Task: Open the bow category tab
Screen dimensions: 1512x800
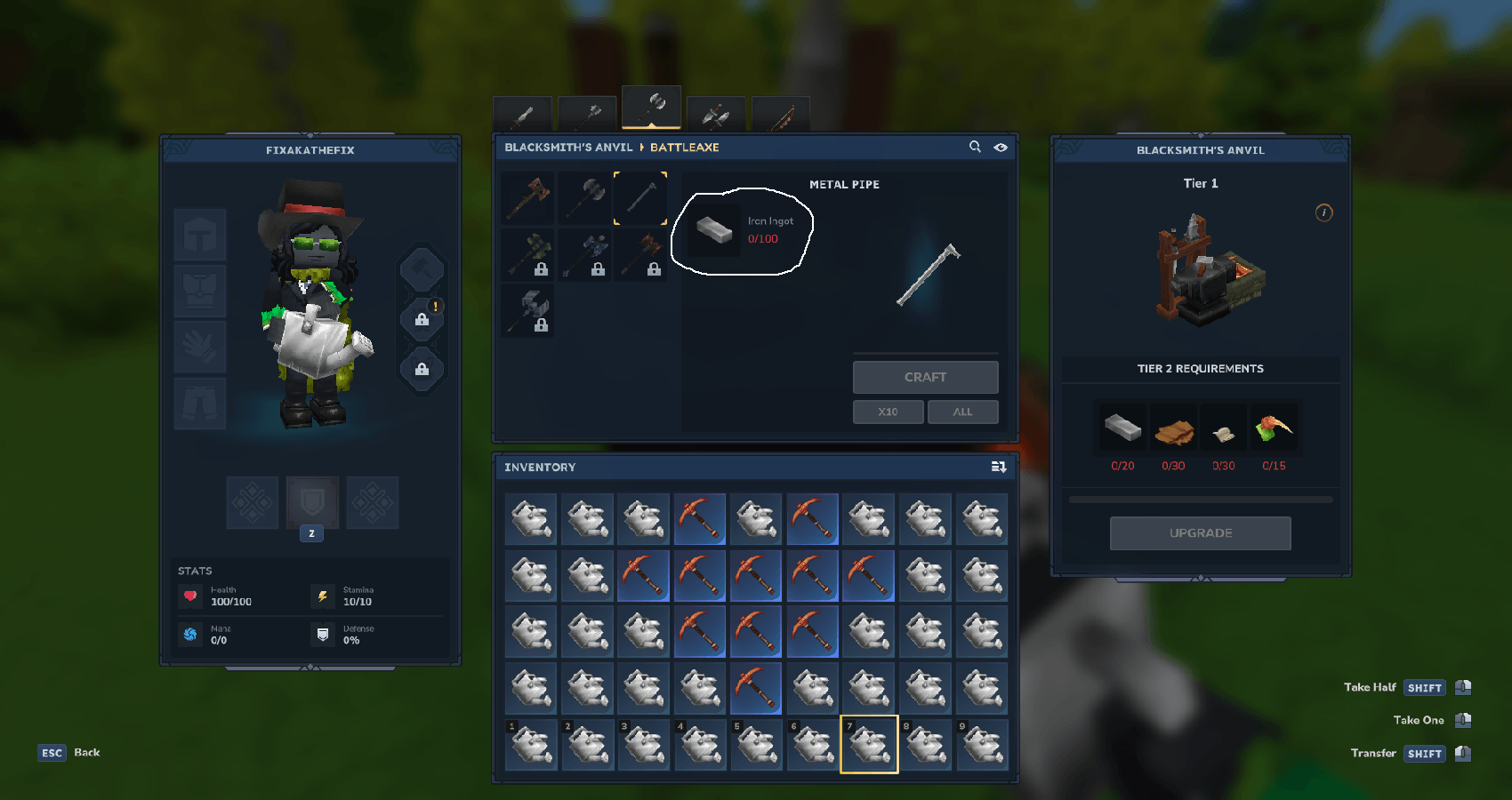Action: [x=780, y=115]
